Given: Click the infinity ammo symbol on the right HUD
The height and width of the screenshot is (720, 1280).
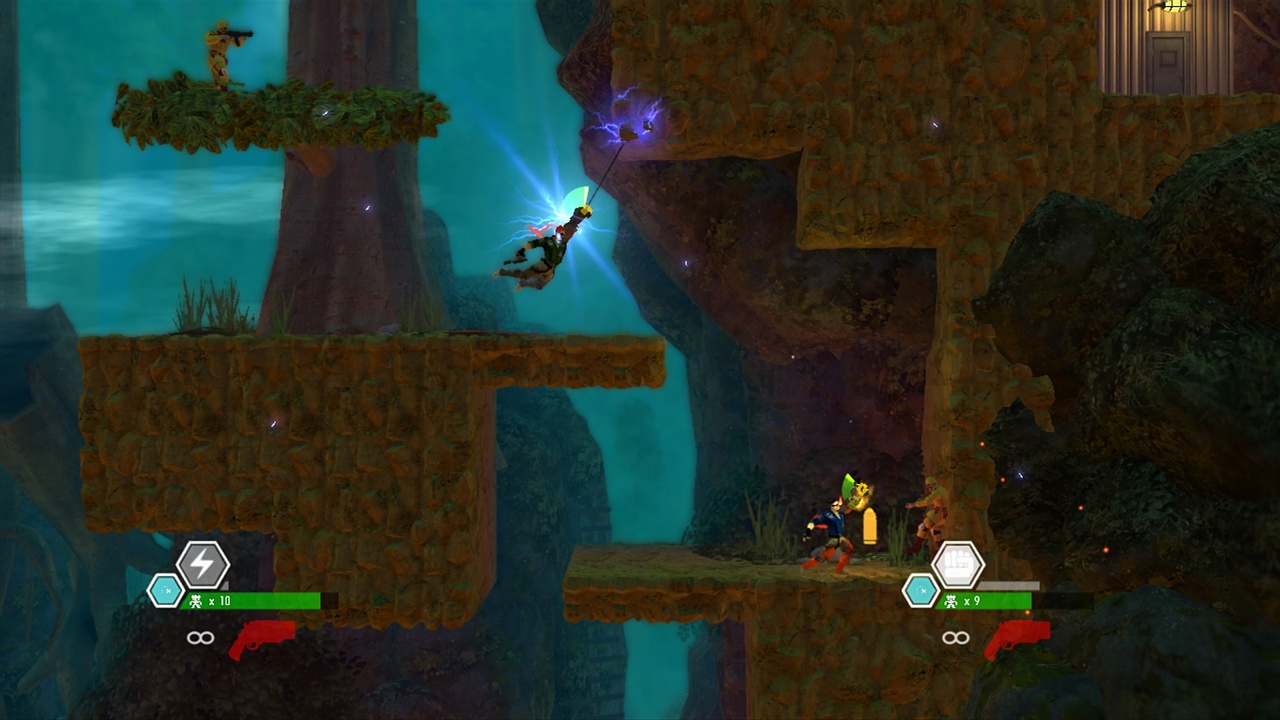Looking at the screenshot, I should coord(956,637).
